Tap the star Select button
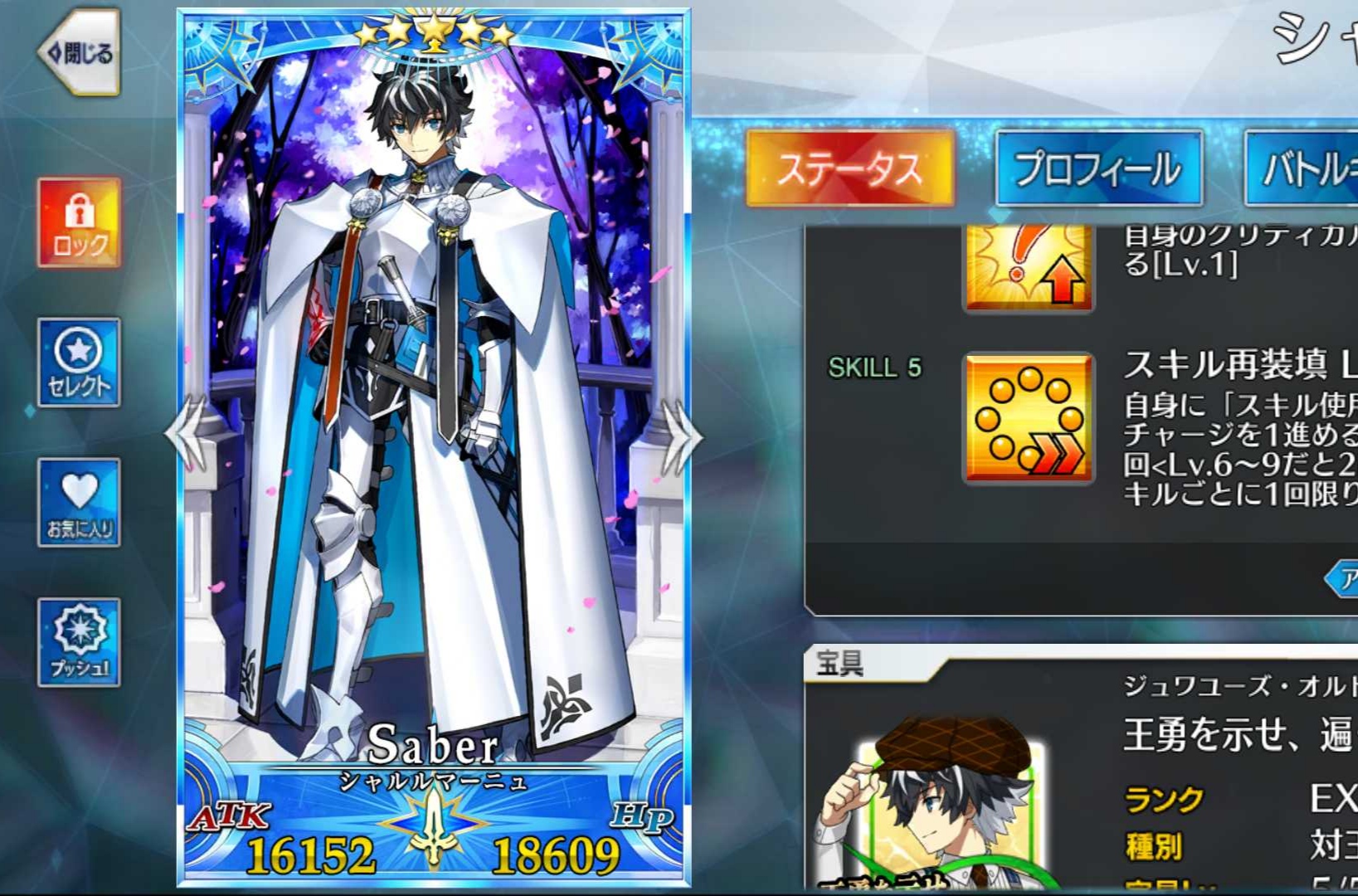 80,363
